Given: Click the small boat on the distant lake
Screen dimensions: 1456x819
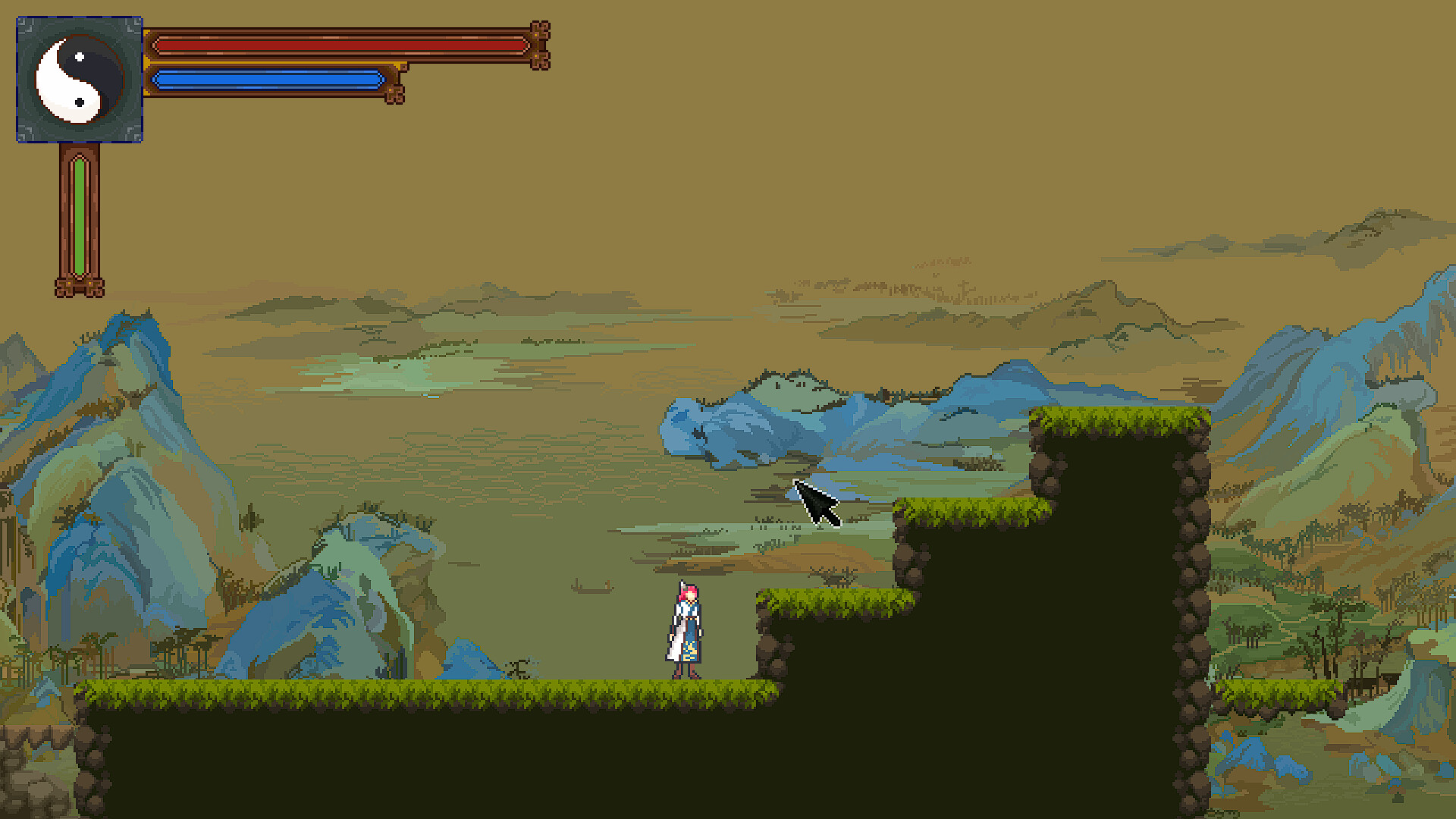Looking at the screenshot, I should tap(591, 590).
